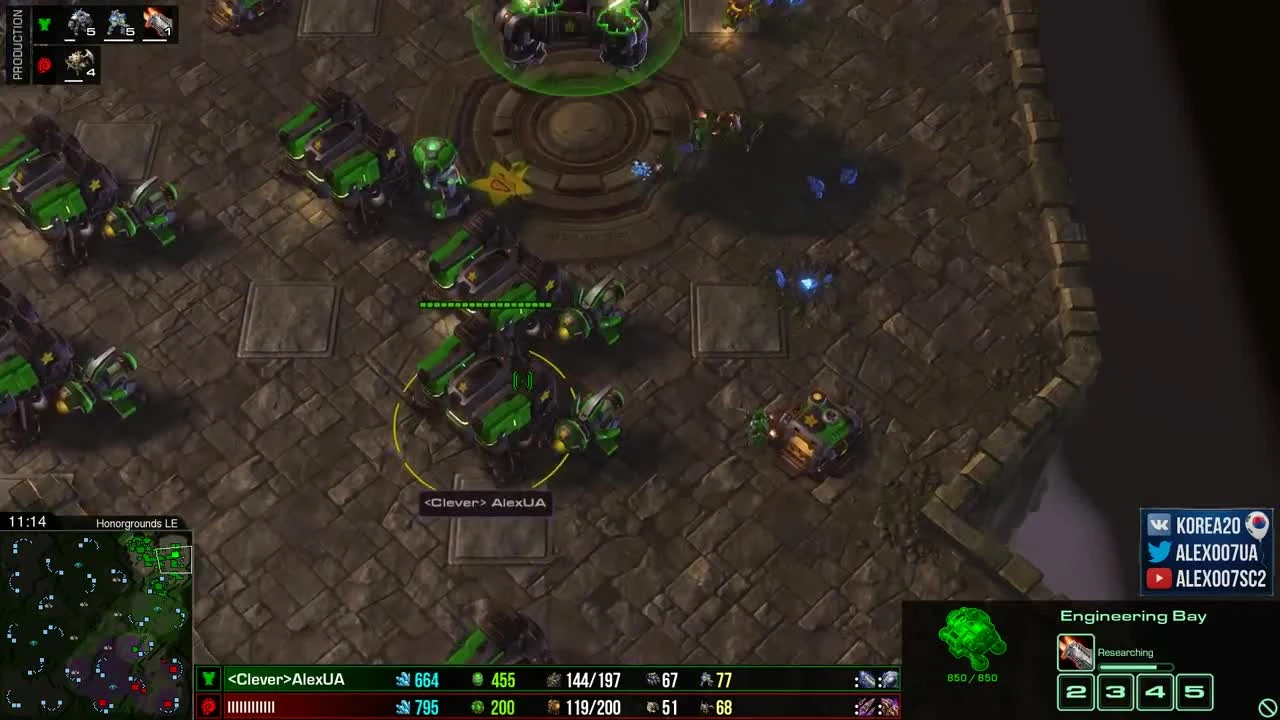This screenshot has height=720, width=1280.
Task: Select the Engineering Bay wireframe showing 850/850
Action: tap(970, 640)
